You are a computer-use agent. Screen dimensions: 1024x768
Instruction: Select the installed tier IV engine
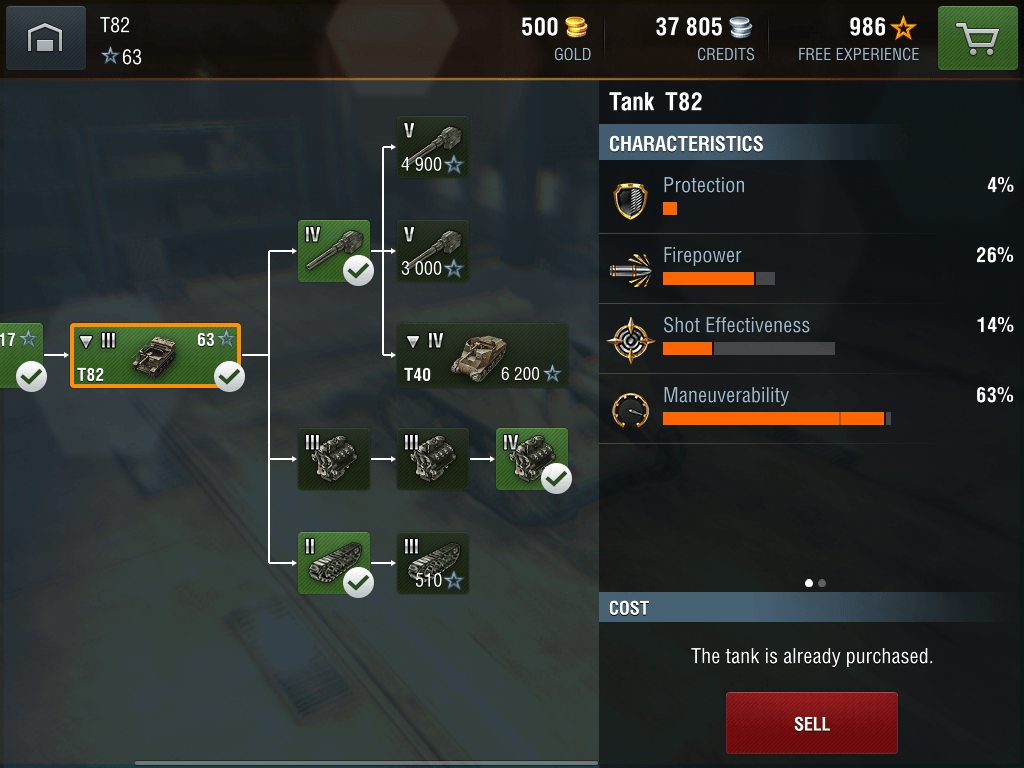[532, 459]
